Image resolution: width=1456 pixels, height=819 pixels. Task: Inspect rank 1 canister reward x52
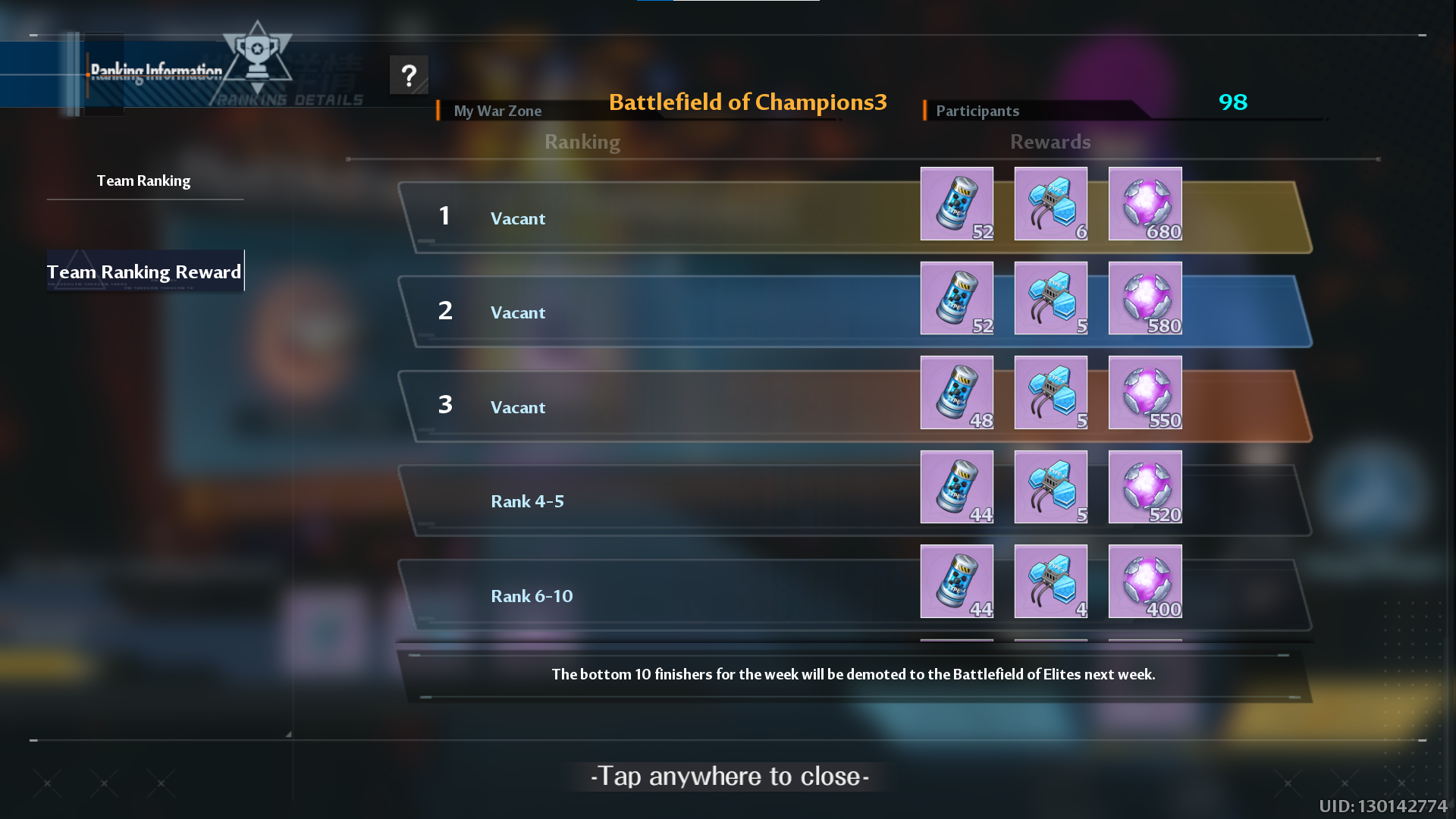[x=956, y=204]
